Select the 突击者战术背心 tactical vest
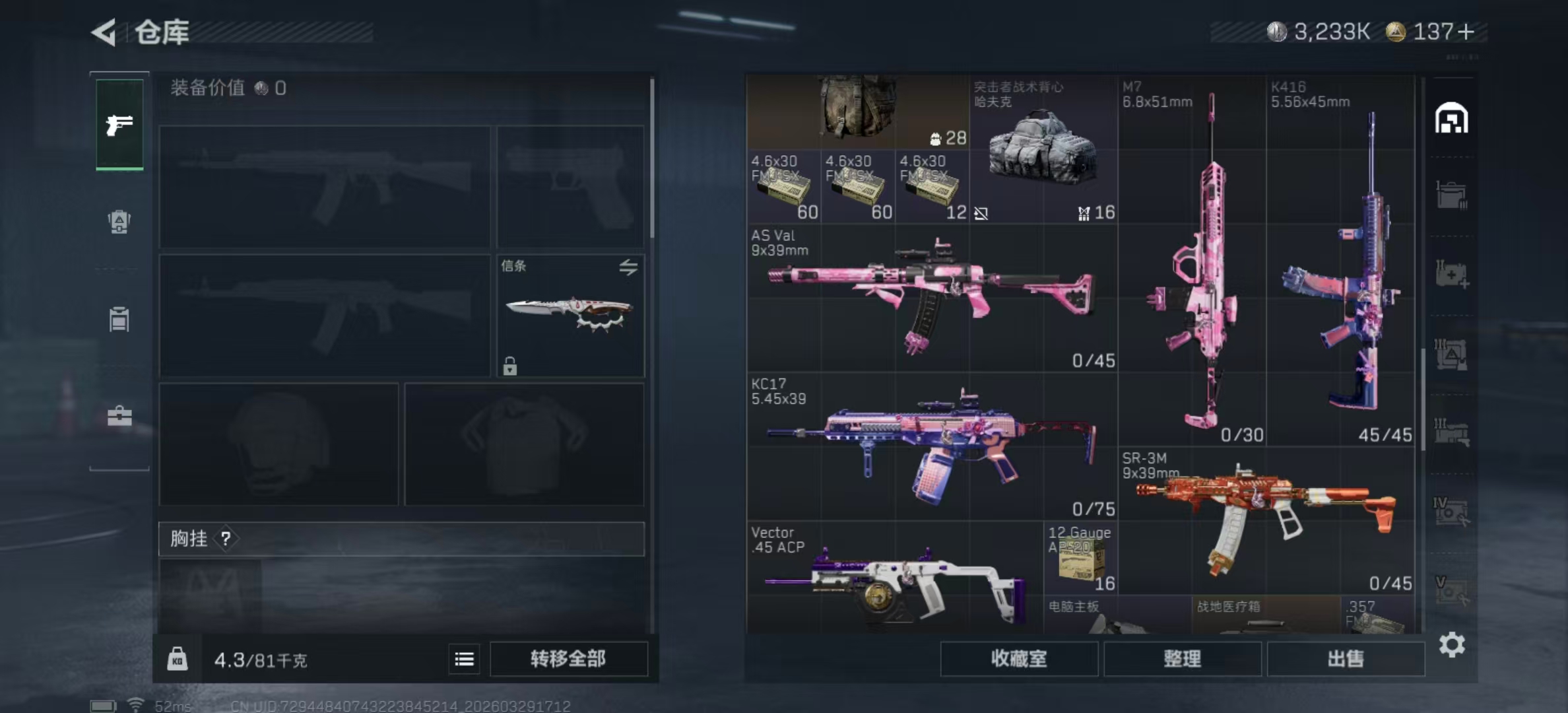 pyautogui.click(x=1043, y=149)
